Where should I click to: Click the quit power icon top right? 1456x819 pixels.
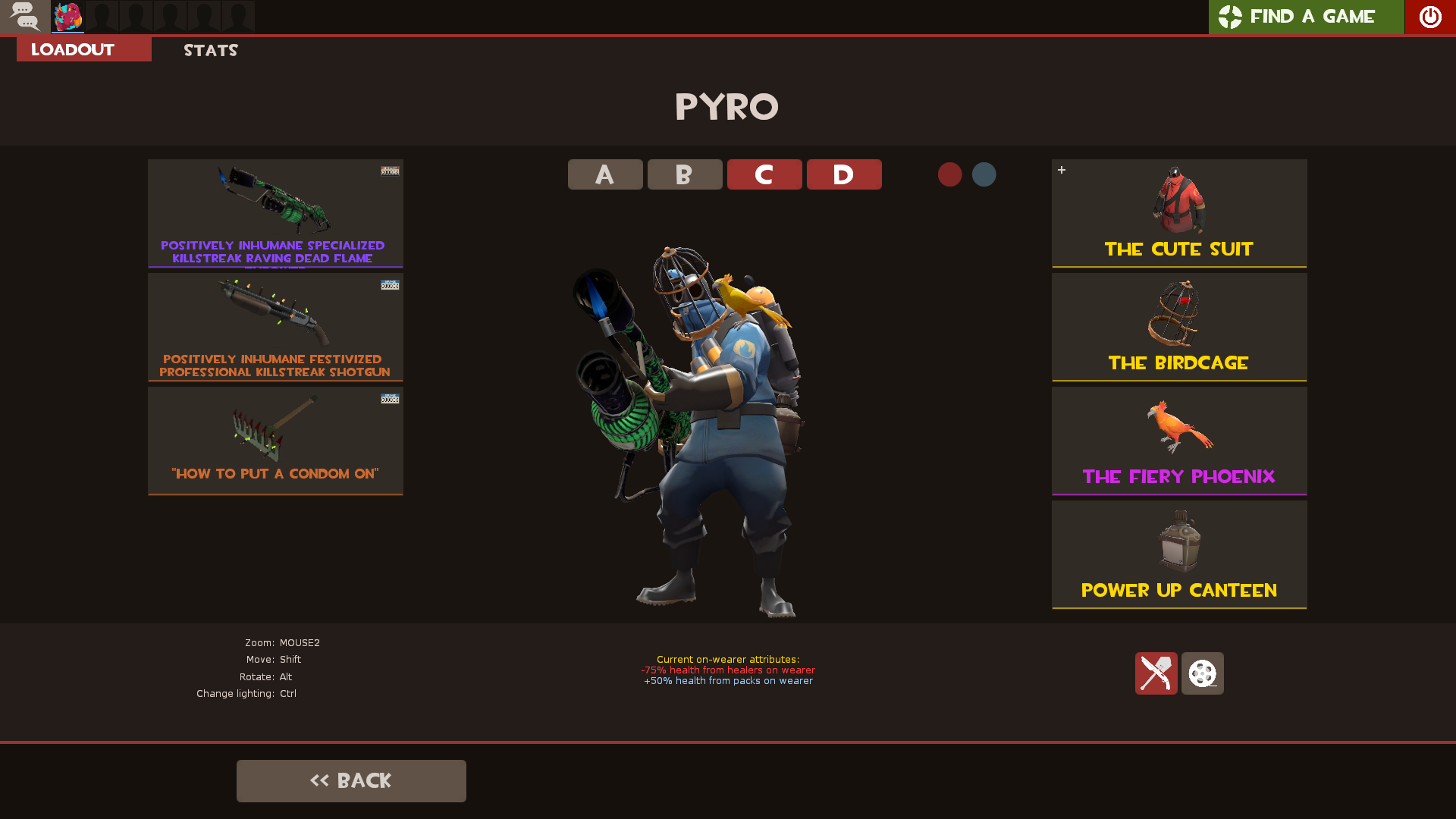(x=1429, y=17)
